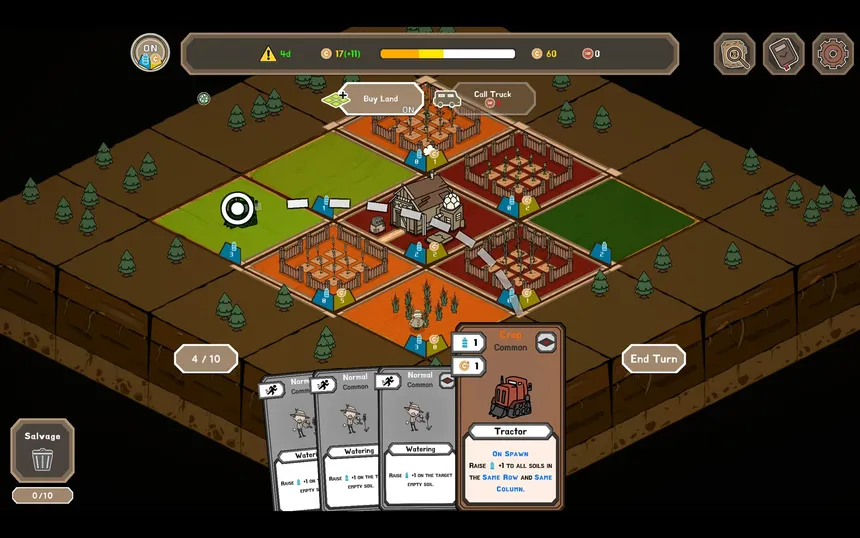Click the End Turn button

pos(653,359)
